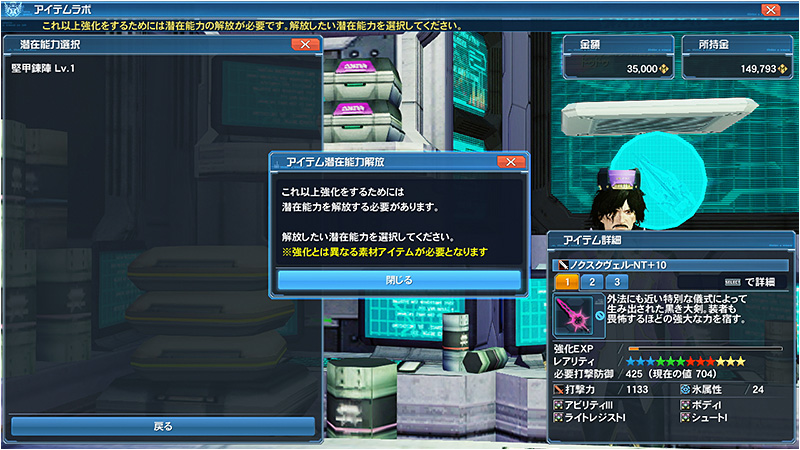
Task: Switch to item detail tab 1
Action: (565, 282)
